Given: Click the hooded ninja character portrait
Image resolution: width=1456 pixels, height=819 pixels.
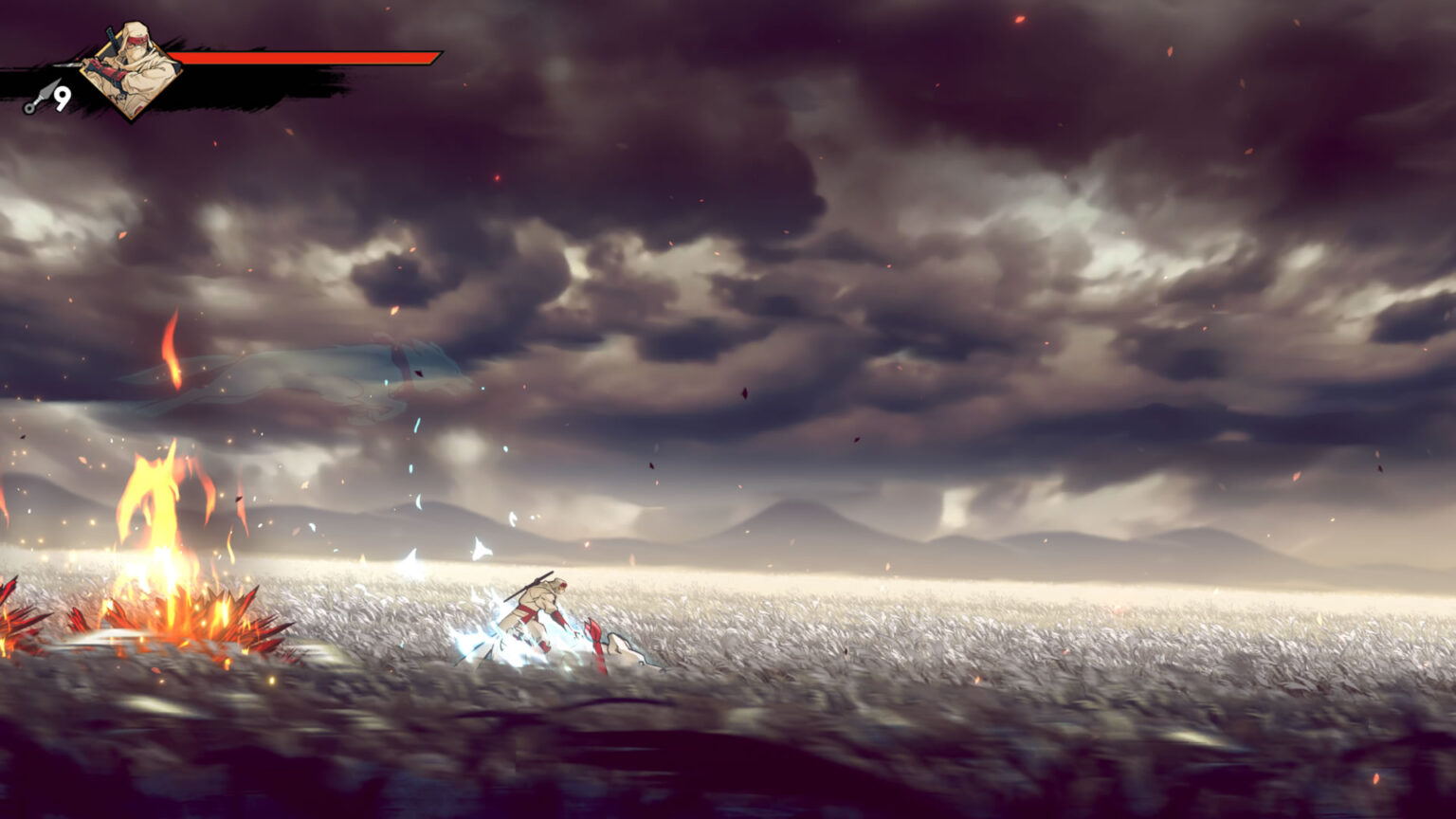Looking at the screenshot, I should (x=131, y=69).
